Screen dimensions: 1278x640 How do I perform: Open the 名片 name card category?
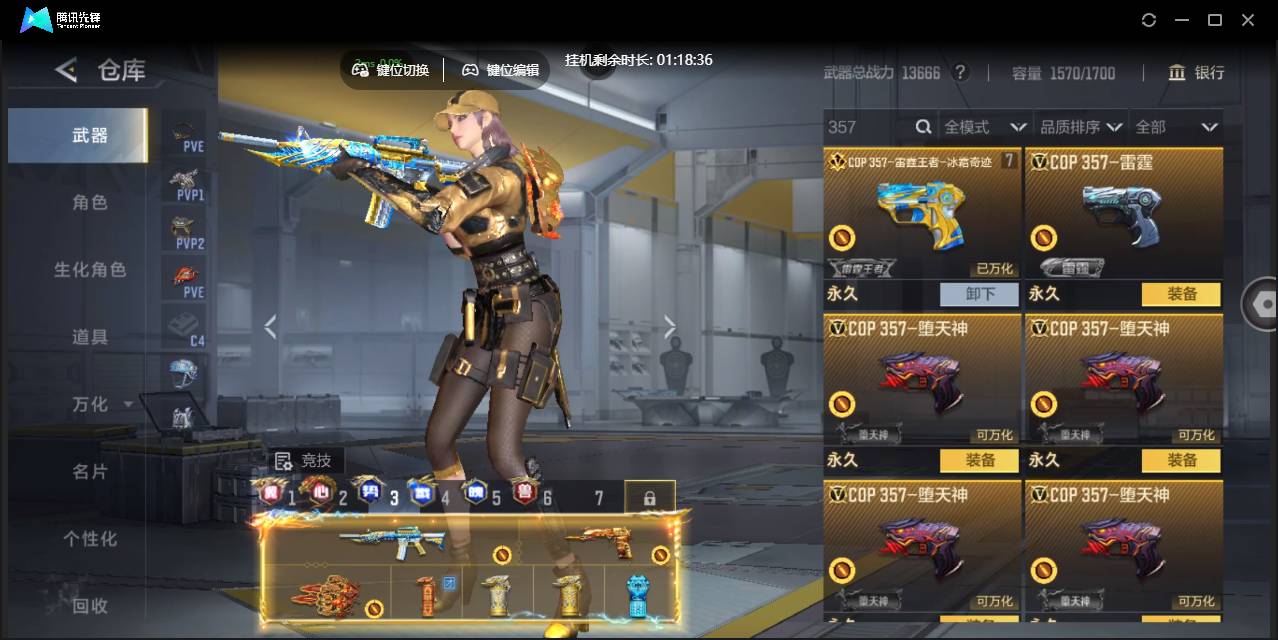click(x=89, y=471)
